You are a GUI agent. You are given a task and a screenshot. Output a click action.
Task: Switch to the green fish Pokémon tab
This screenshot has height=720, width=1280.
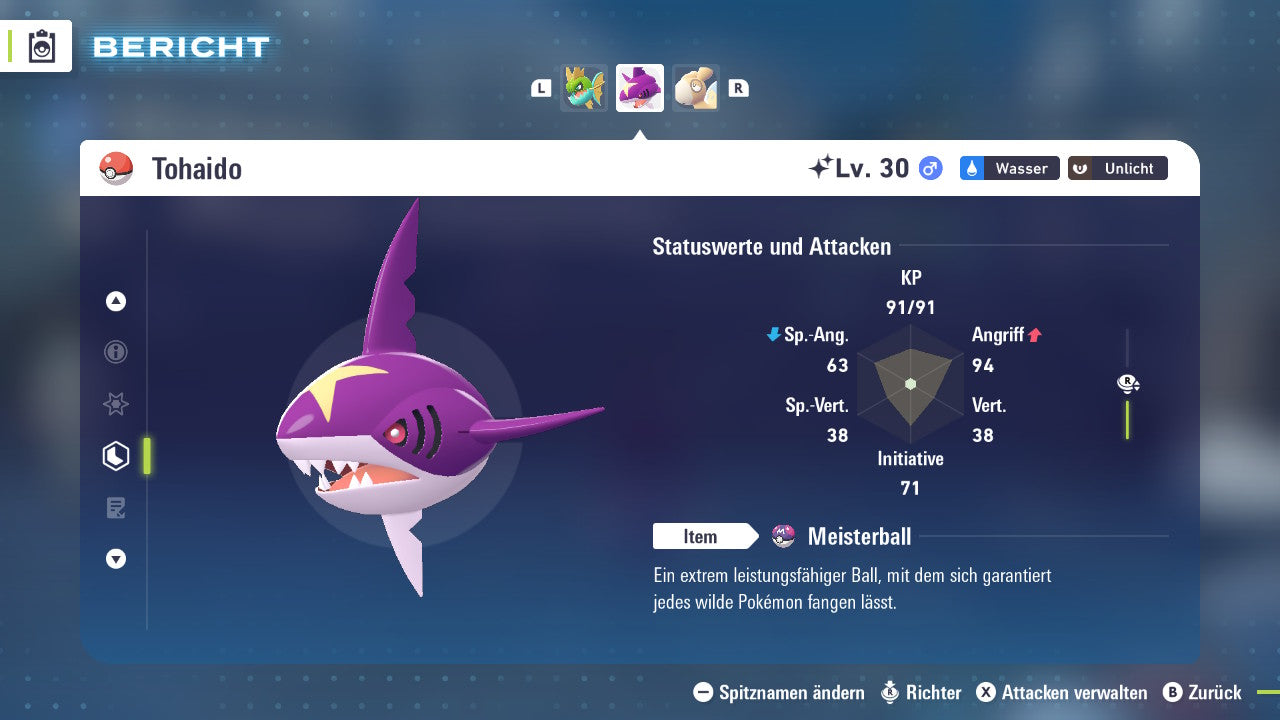[x=584, y=87]
